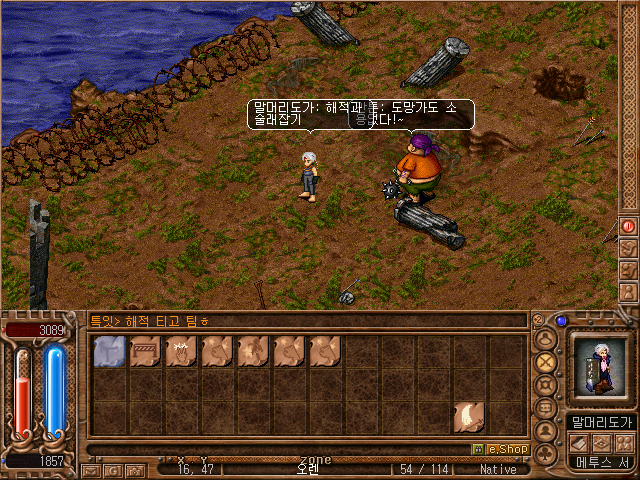This screenshot has width=640, height=480.
Task: Click the book icon under character name
Action: 578,442
